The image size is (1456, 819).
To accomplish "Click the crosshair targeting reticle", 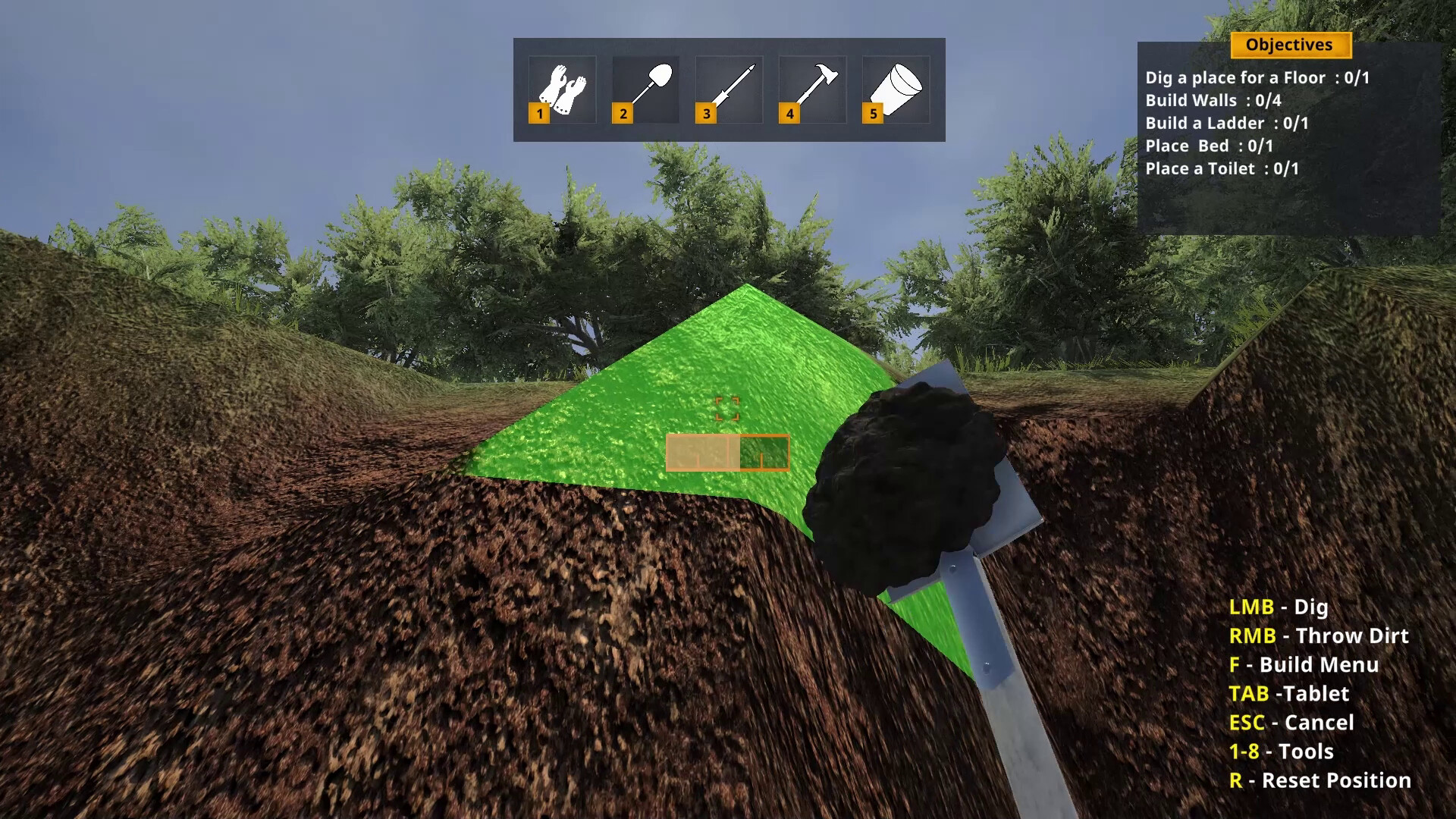I will 728,409.
